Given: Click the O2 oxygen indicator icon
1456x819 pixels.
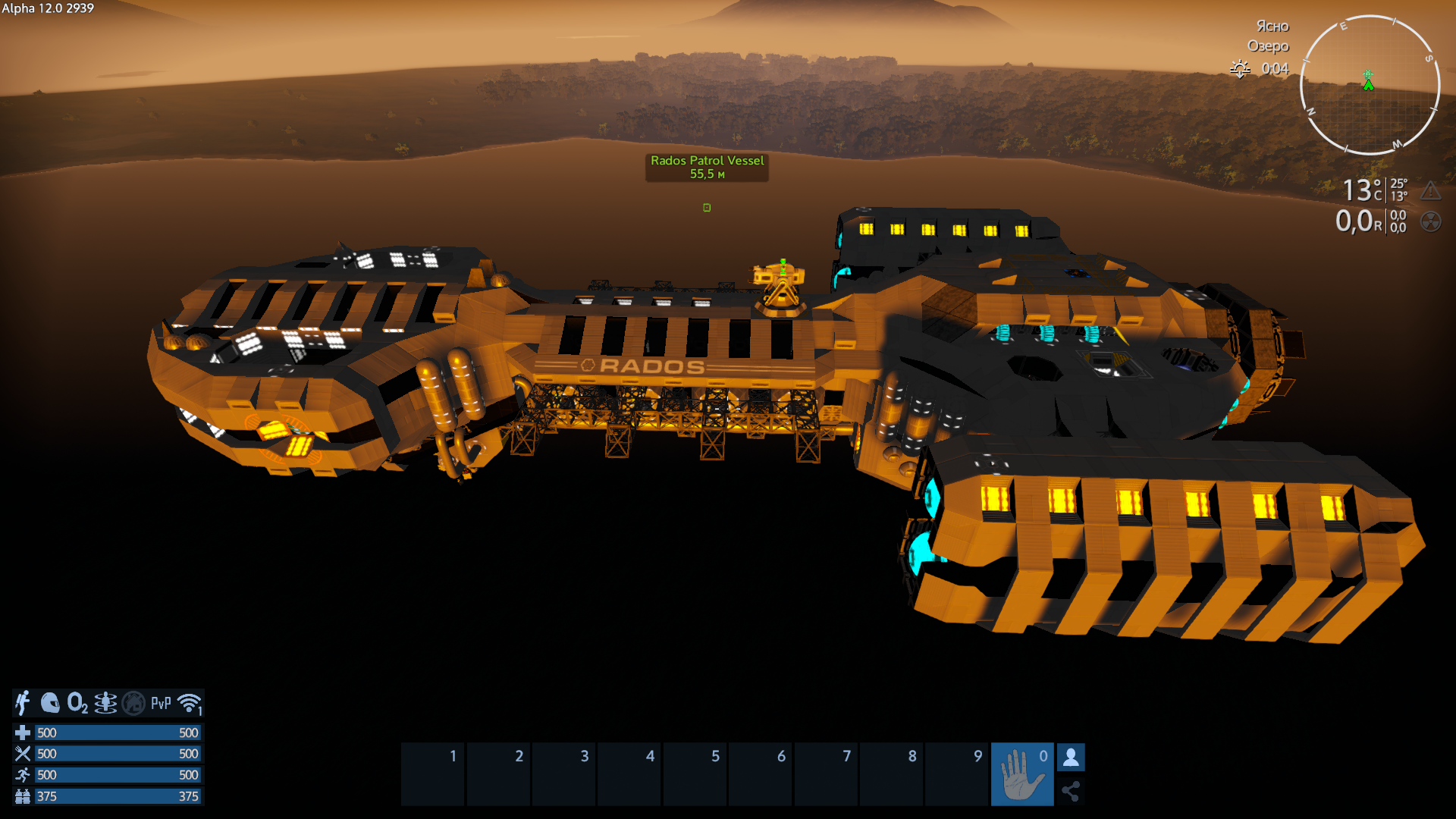Looking at the screenshot, I should click(77, 703).
